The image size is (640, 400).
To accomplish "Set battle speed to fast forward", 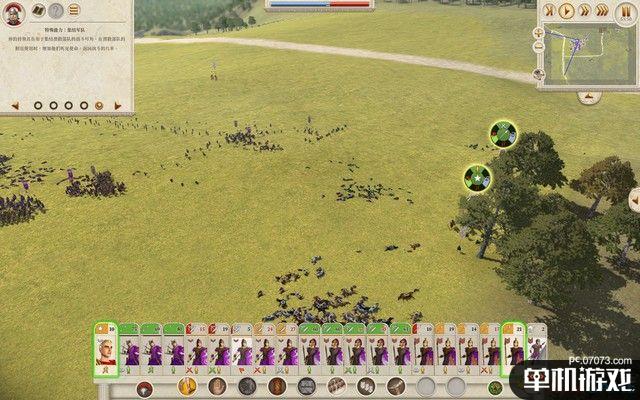I will [x=584, y=12].
